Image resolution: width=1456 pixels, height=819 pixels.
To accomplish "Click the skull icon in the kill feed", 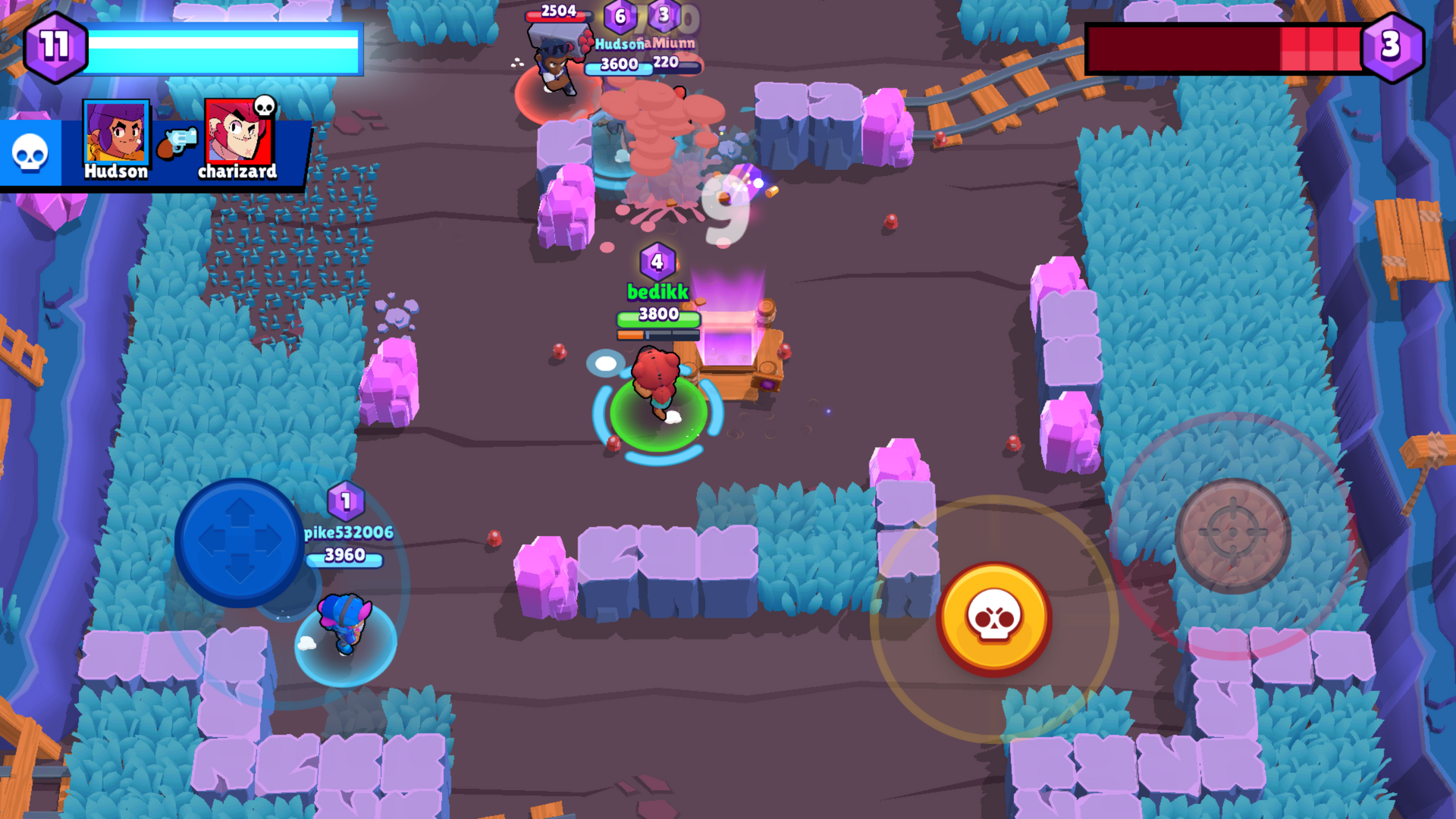I will click(x=30, y=149).
